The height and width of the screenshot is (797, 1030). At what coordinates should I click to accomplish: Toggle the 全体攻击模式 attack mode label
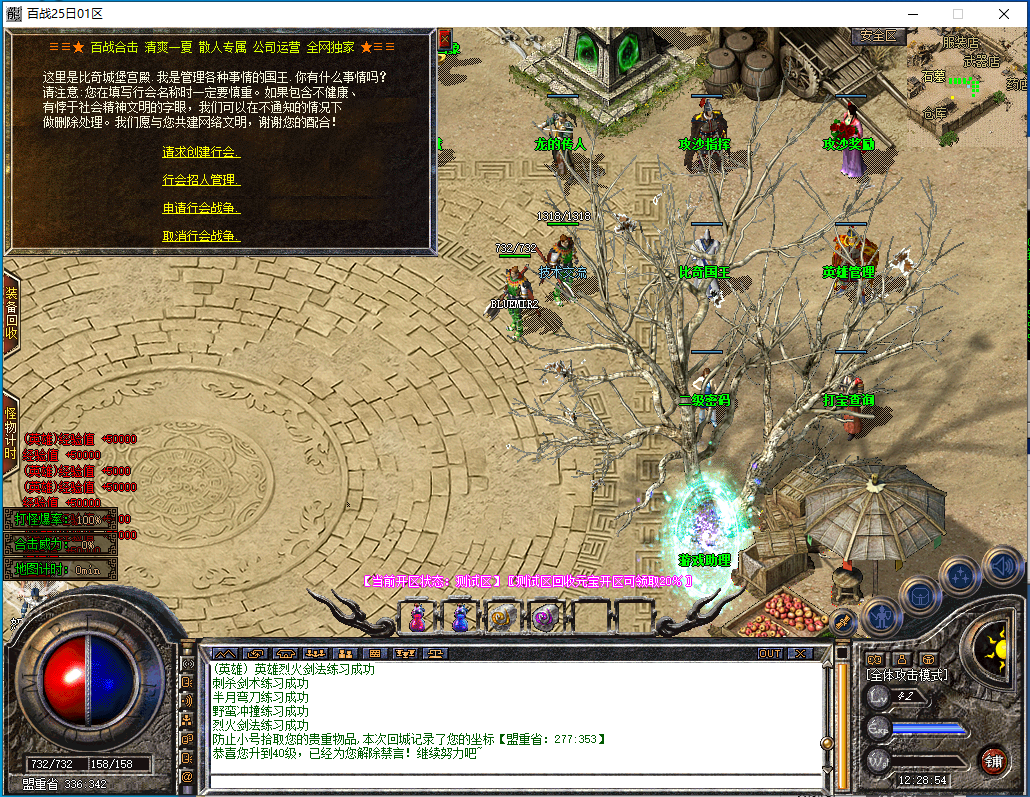pos(907,675)
